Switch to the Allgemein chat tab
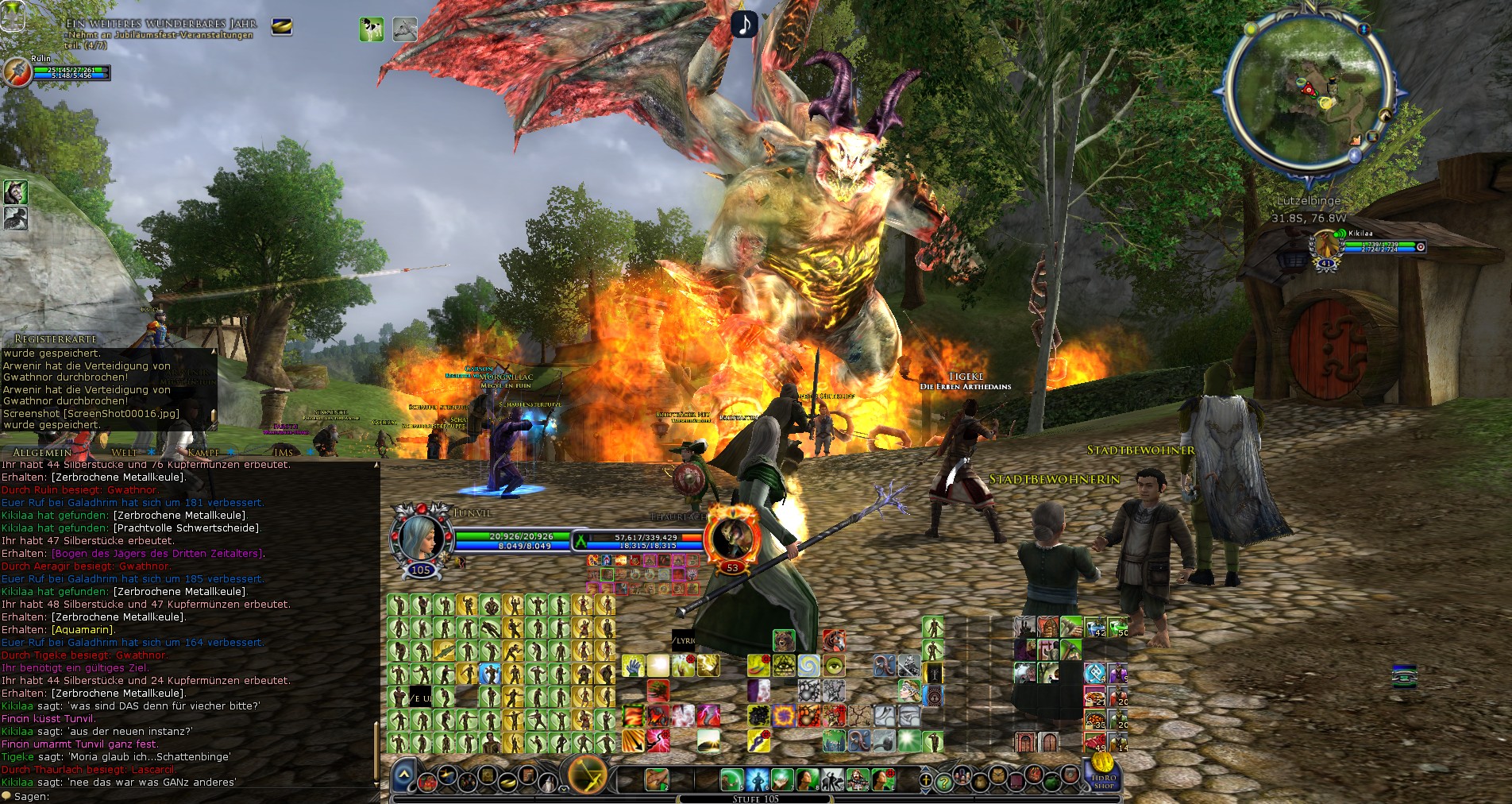This screenshot has width=1512, height=804. 42,453
